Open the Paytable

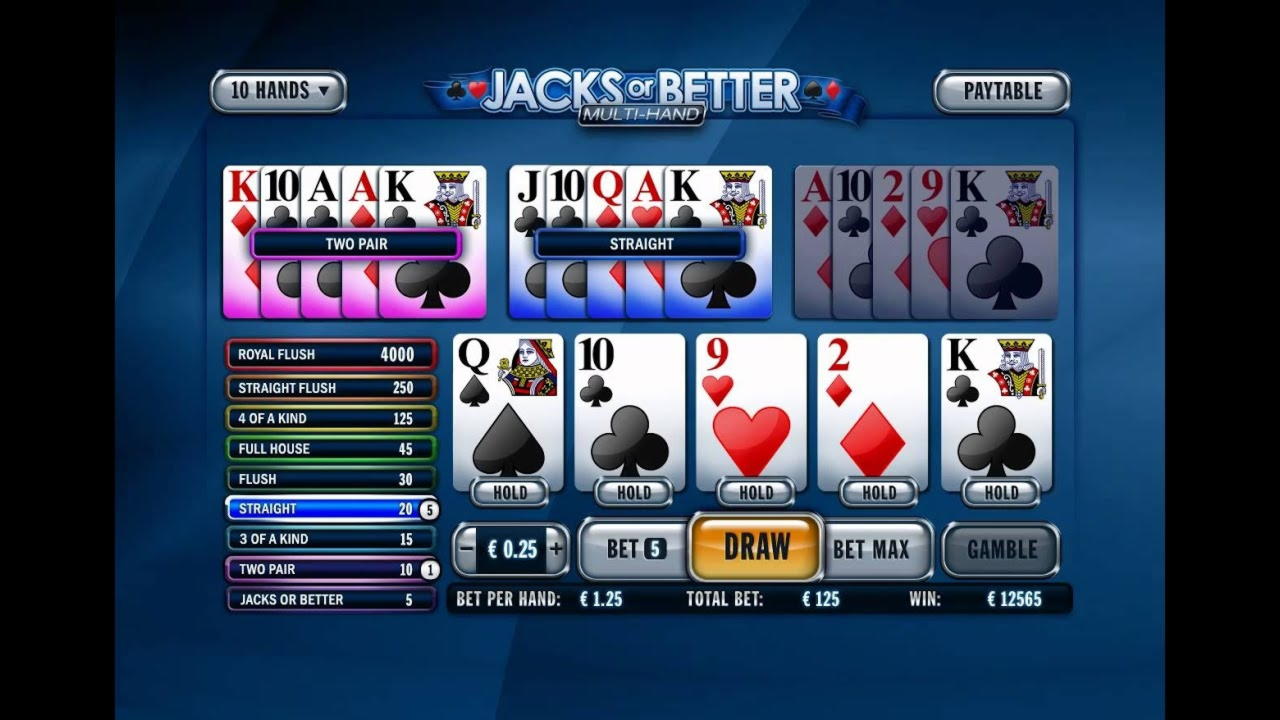1002,91
